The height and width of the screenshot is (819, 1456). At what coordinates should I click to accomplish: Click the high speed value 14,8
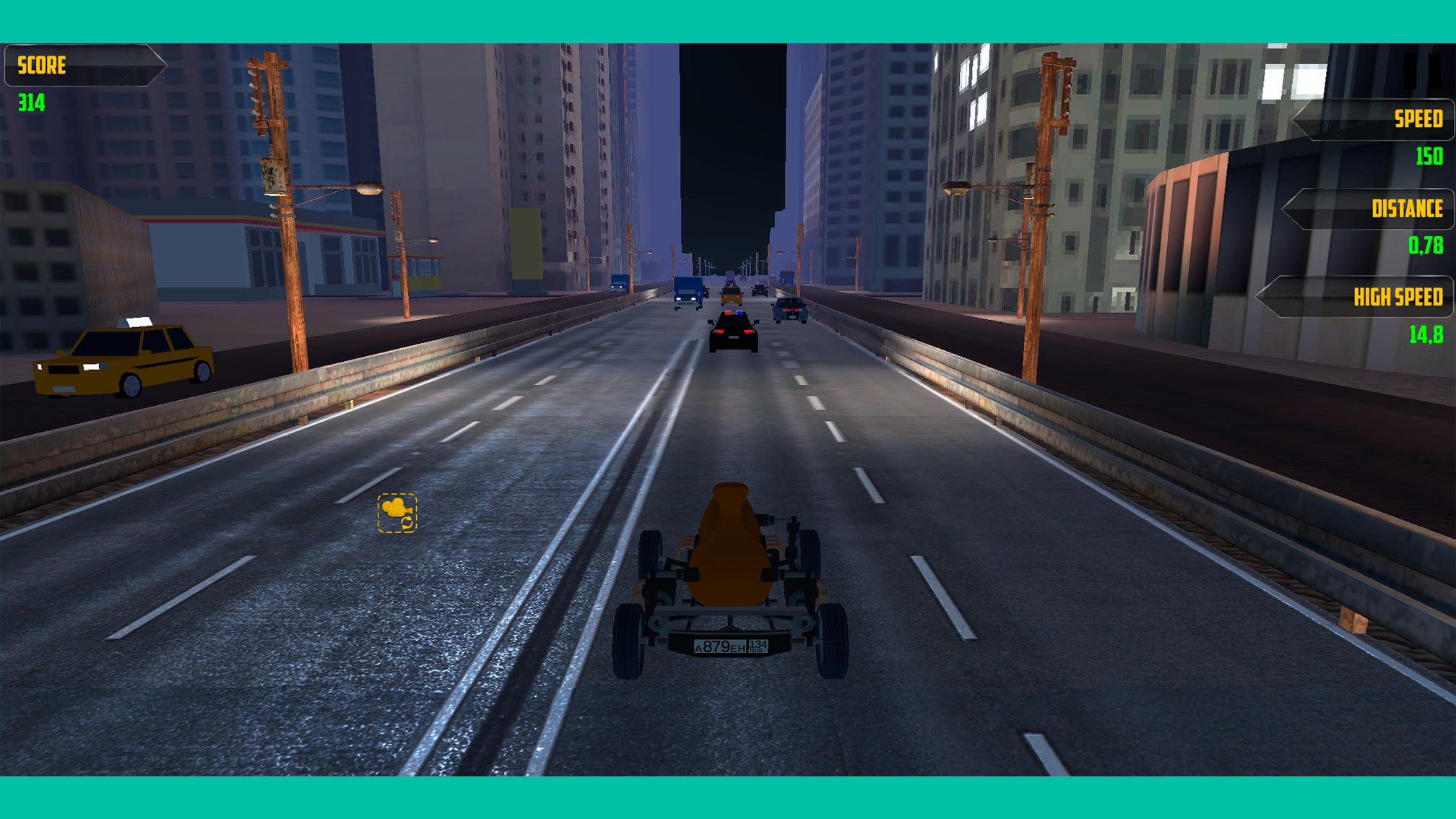click(x=1426, y=334)
